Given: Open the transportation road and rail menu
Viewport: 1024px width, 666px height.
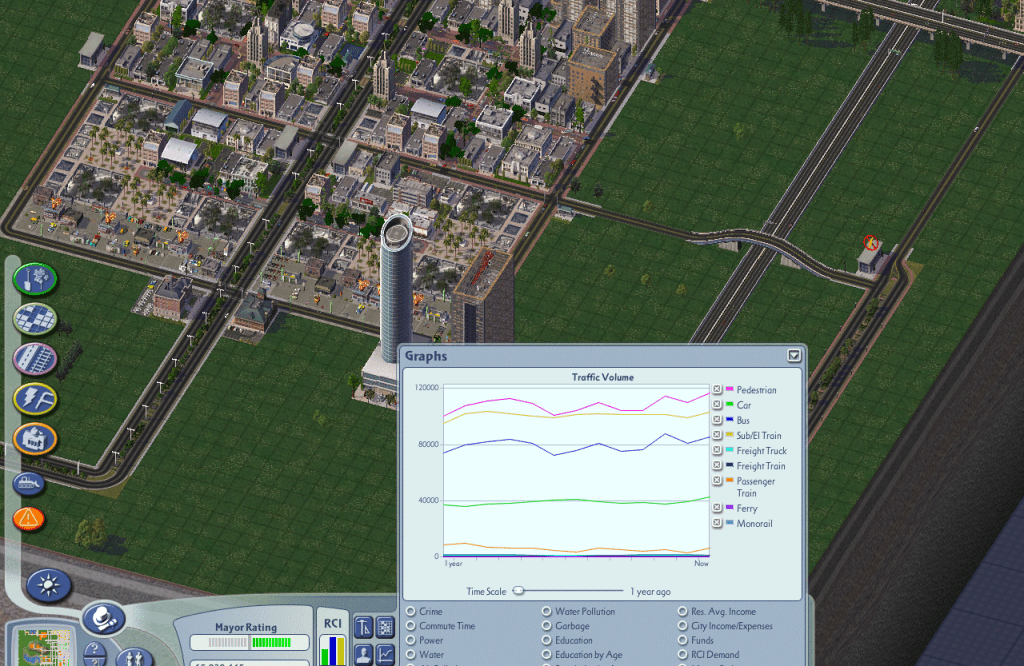Looking at the screenshot, I should click(x=35, y=359).
